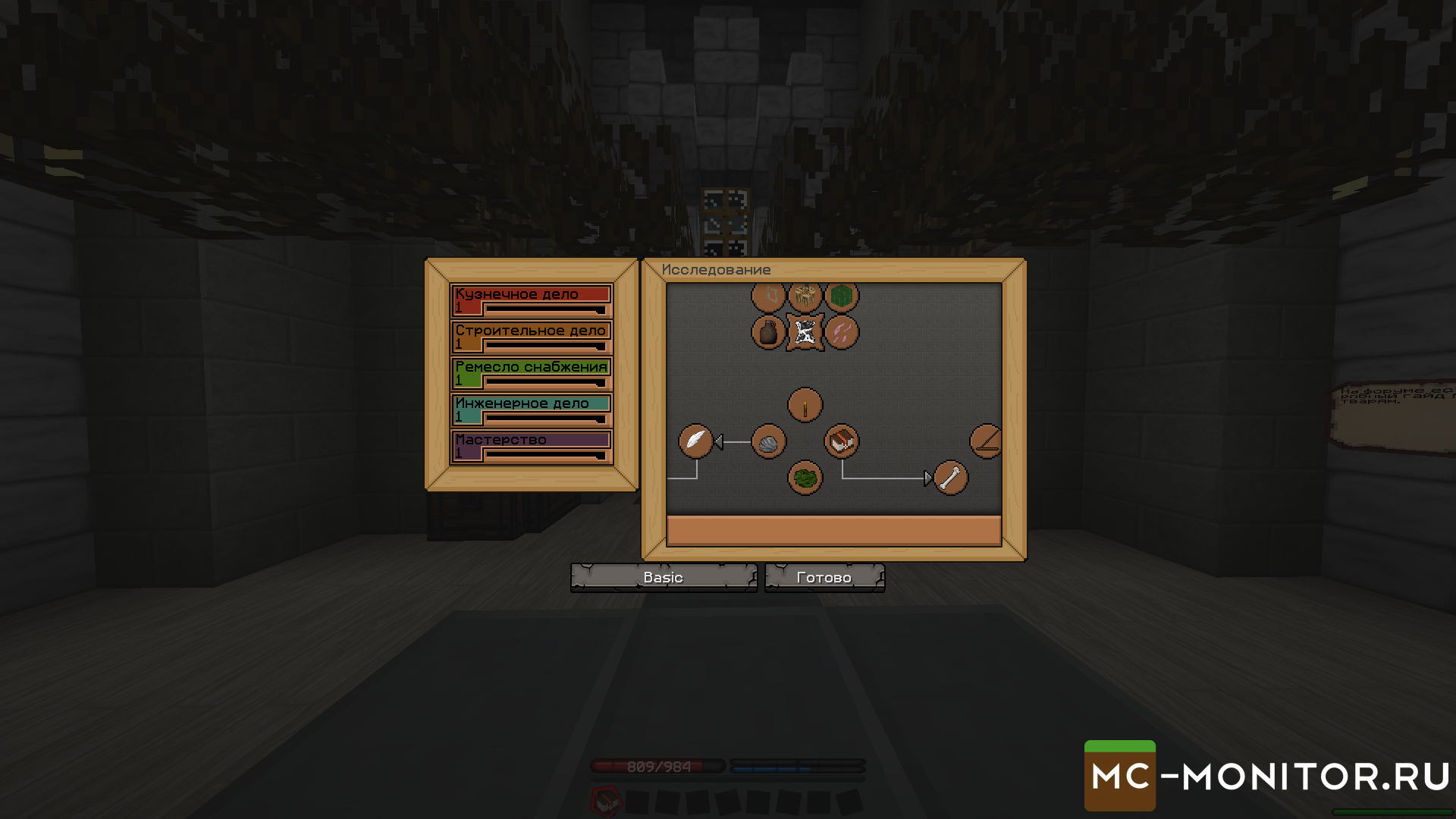The height and width of the screenshot is (819, 1456).
Task: Select the cowhide research node
Action: pyautogui.click(x=805, y=332)
